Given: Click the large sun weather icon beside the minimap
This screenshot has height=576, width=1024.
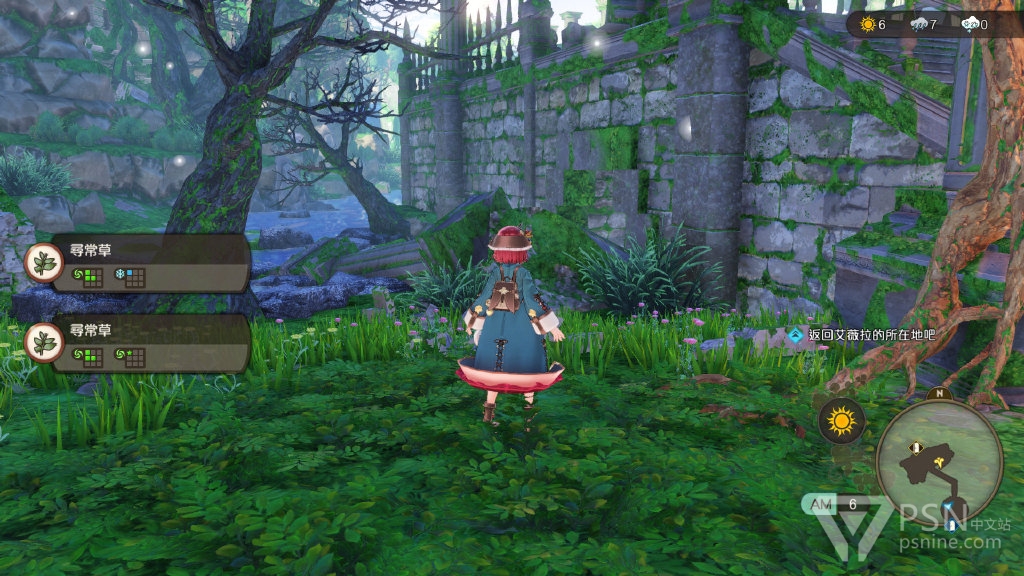Looking at the screenshot, I should click(x=841, y=421).
